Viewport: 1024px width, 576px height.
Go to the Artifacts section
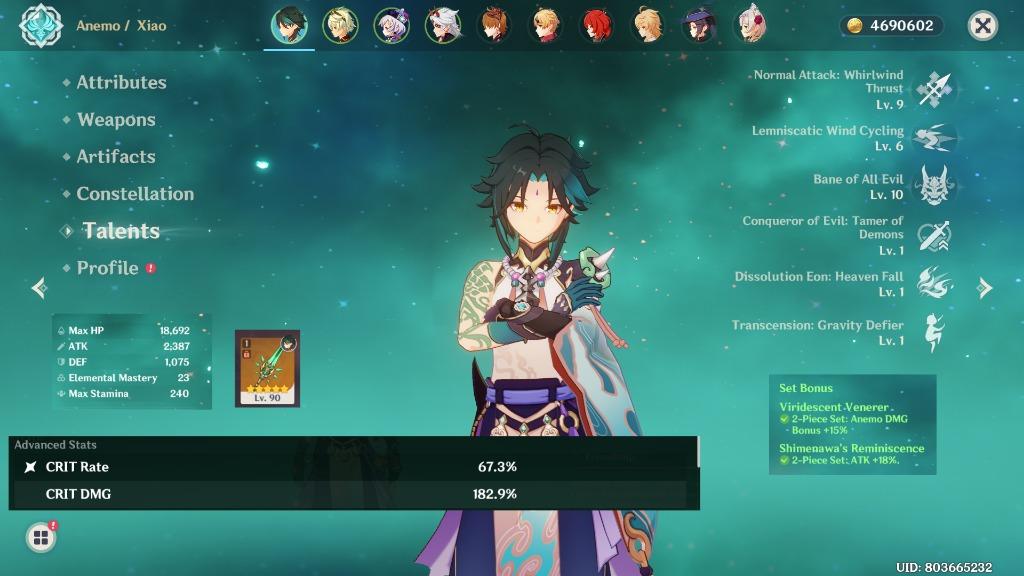click(116, 156)
